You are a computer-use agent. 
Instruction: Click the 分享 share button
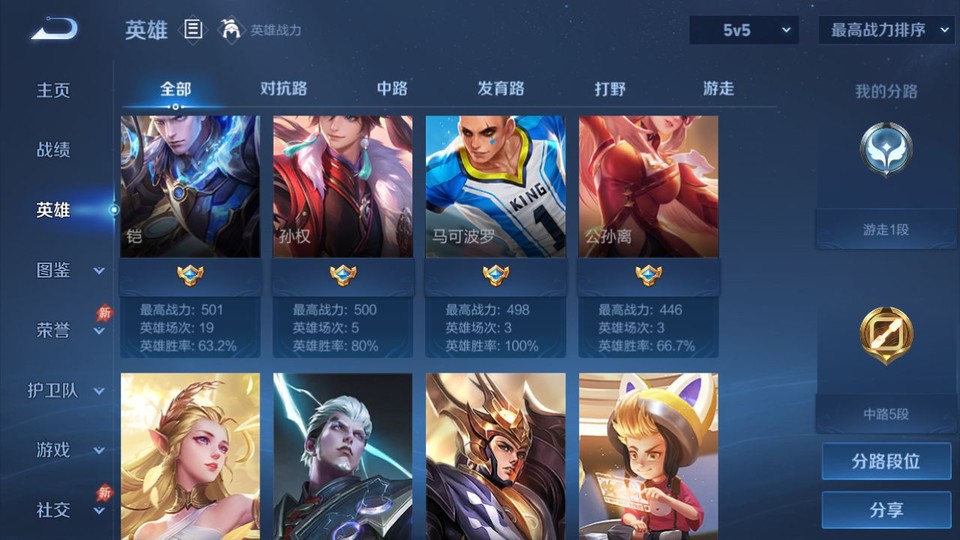(886, 510)
